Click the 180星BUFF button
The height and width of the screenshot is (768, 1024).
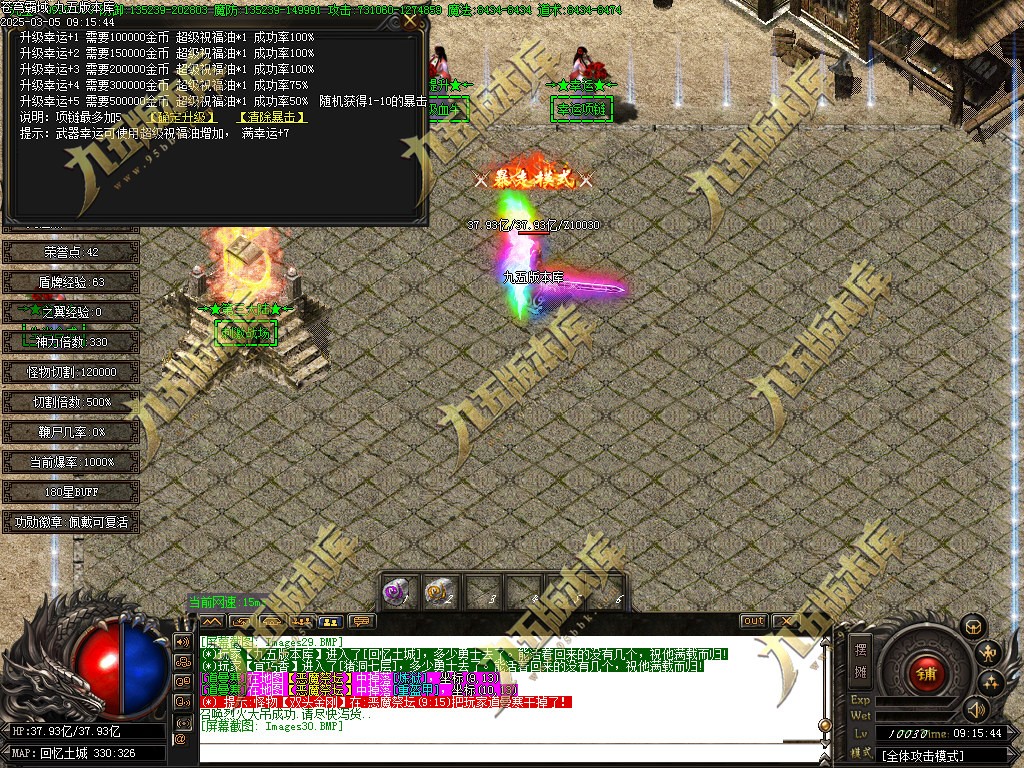[71, 492]
